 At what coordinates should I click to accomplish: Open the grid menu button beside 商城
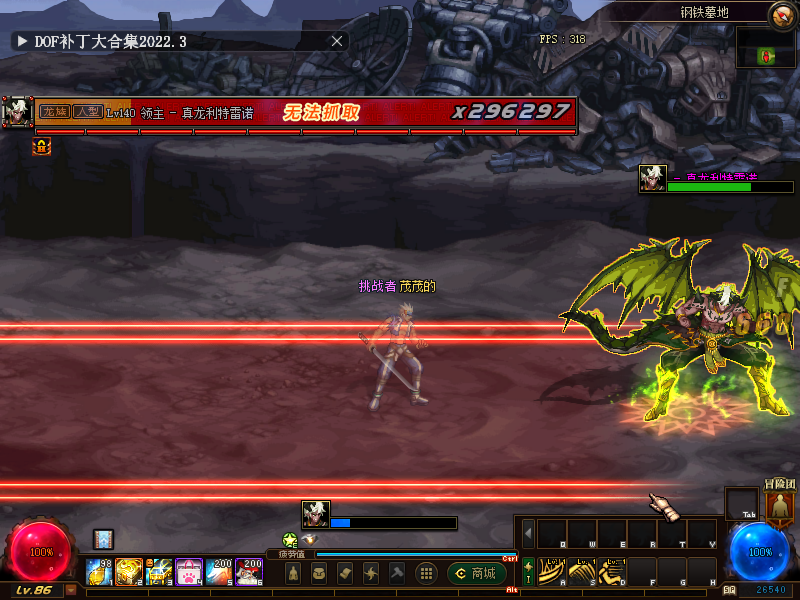426,573
